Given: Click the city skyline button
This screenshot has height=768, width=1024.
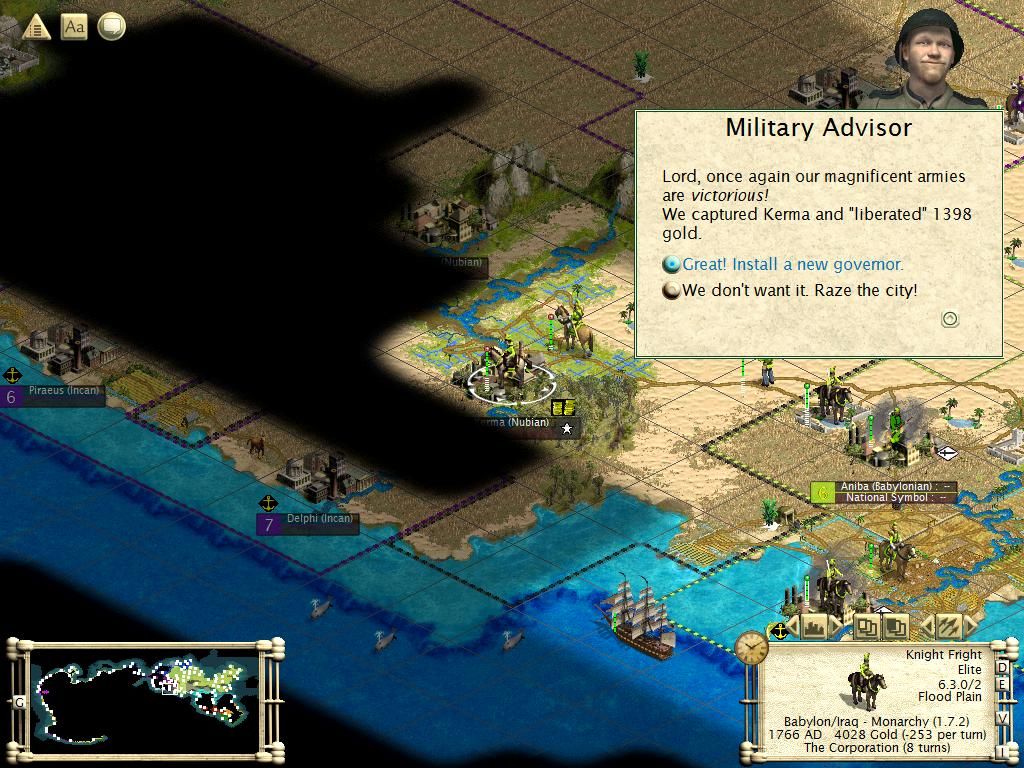Looking at the screenshot, I should pos(815,627).
